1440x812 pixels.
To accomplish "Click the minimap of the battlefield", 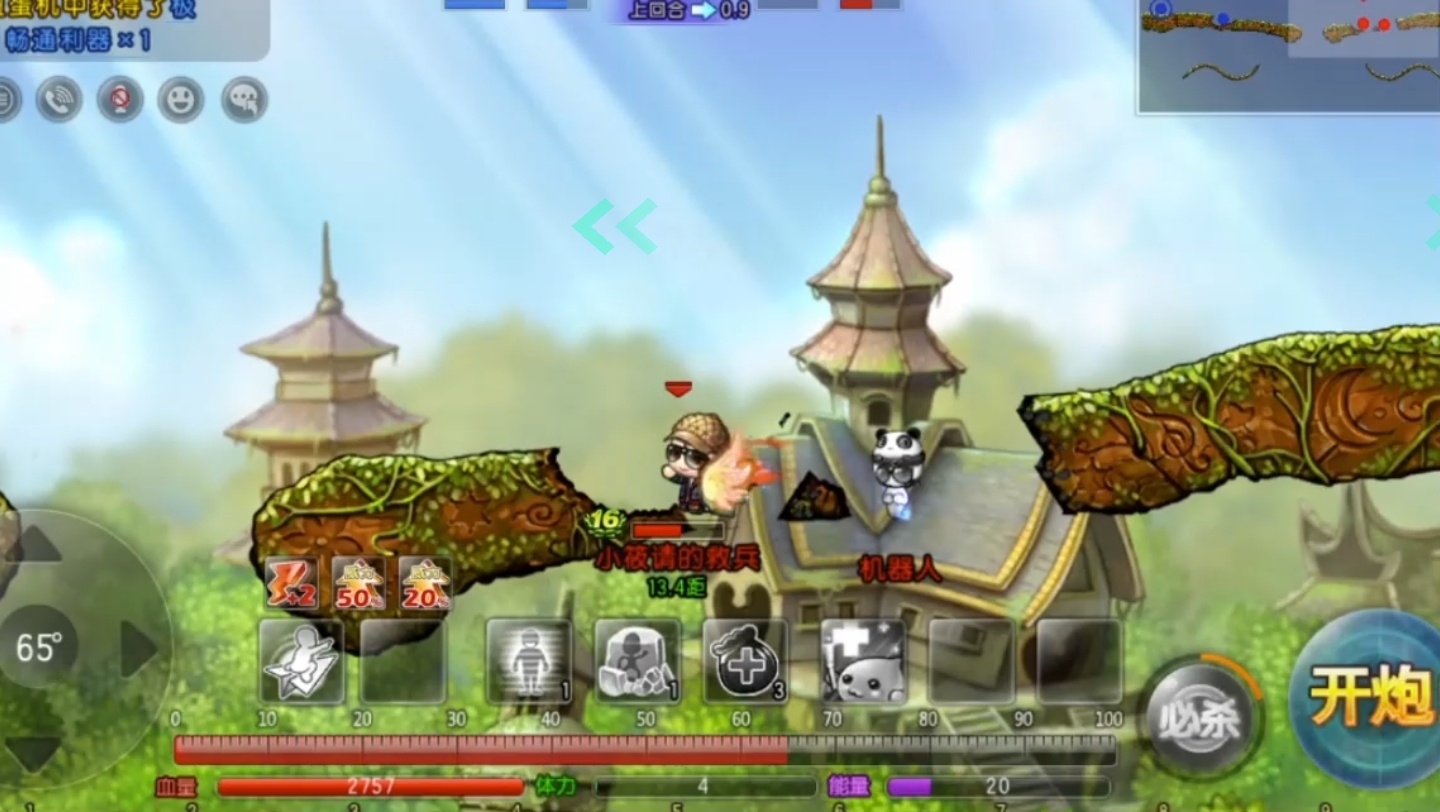I will [x=1288, y=55].
